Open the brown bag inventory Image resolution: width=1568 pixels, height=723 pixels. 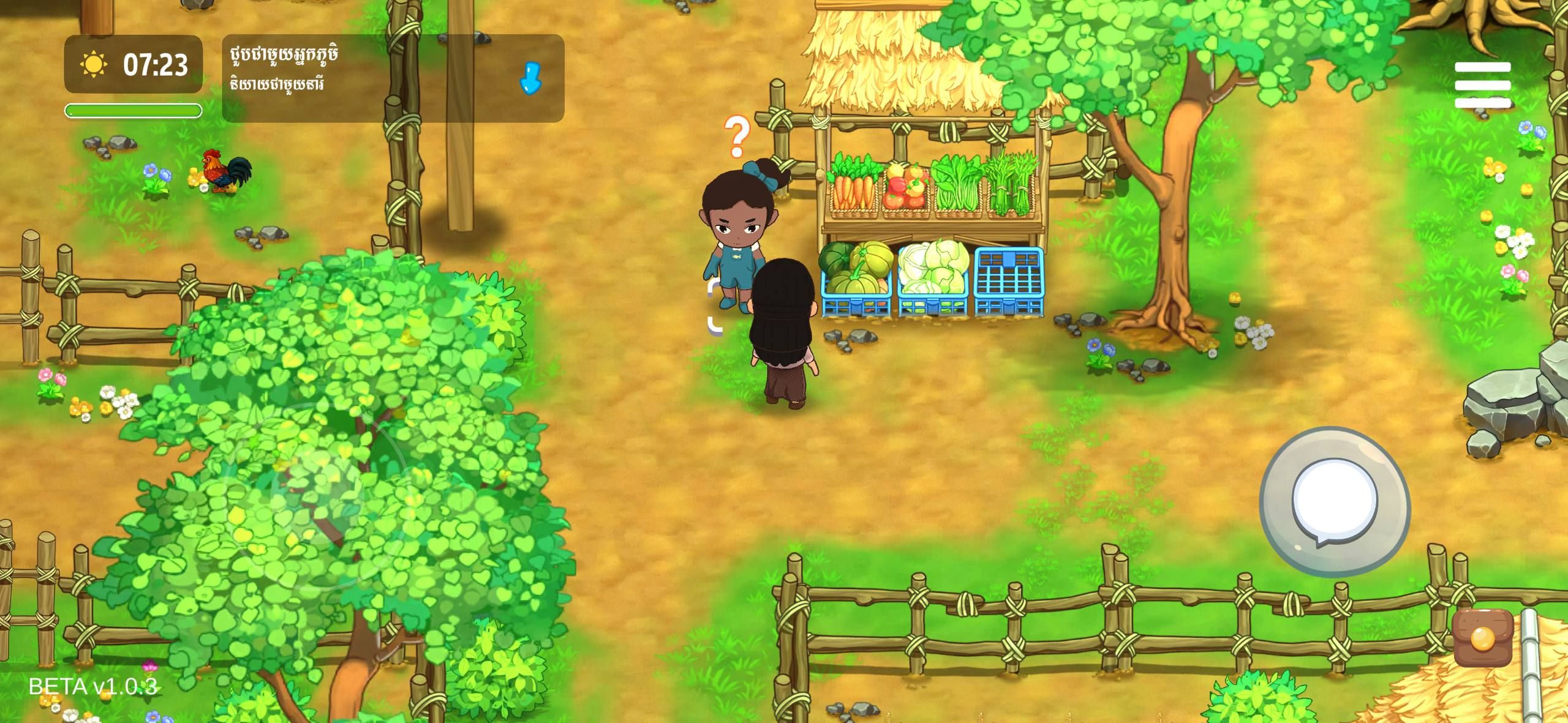1483,638
